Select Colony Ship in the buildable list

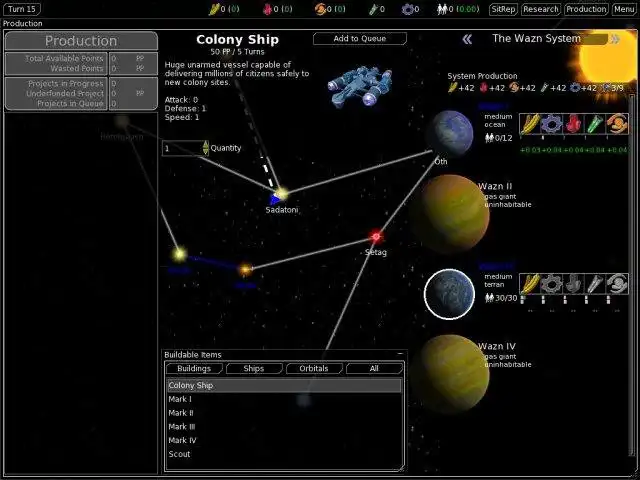[x=284, y=385]
